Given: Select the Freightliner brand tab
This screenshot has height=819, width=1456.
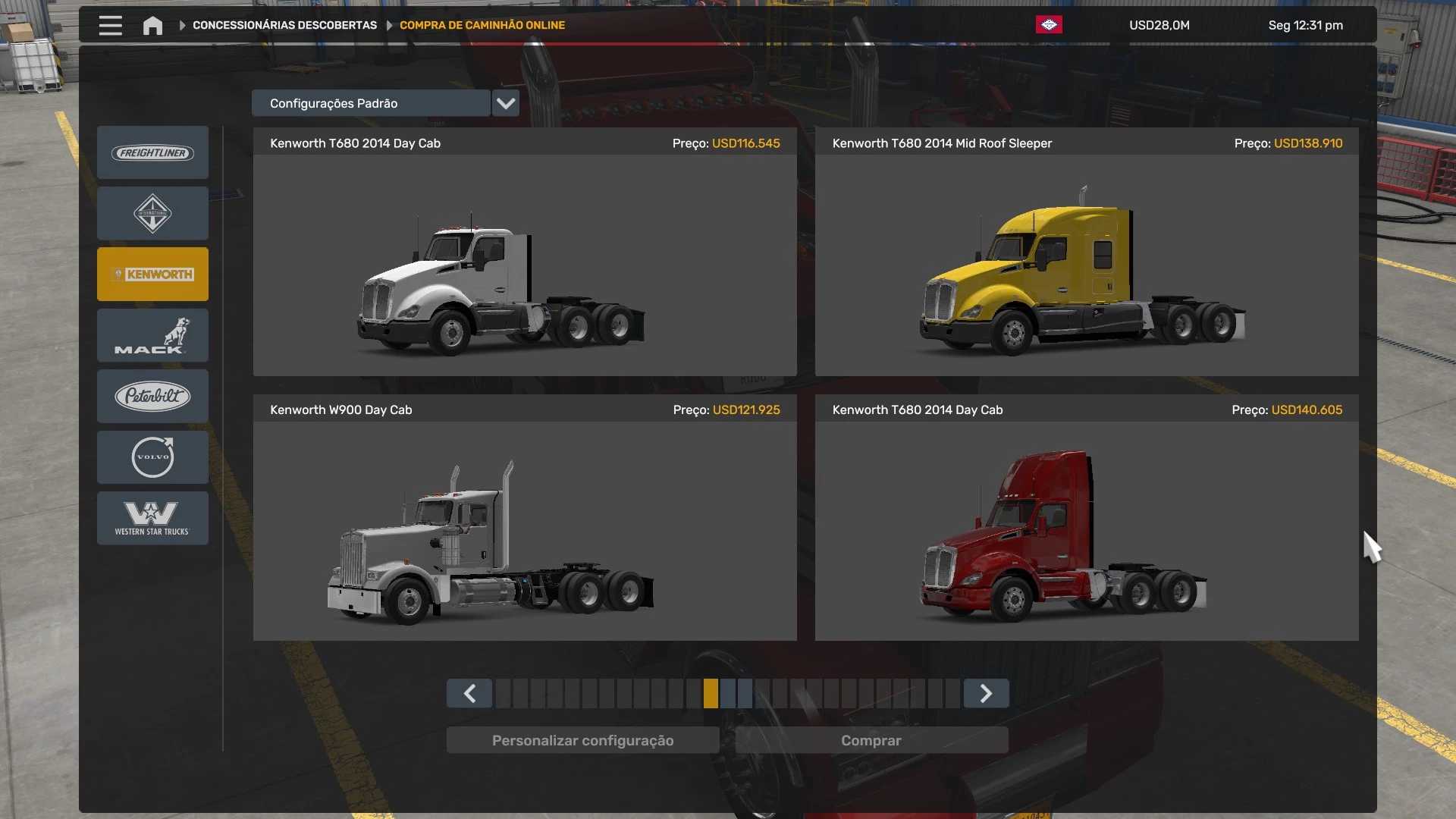Looking at the screenshot, I should 152,153.
